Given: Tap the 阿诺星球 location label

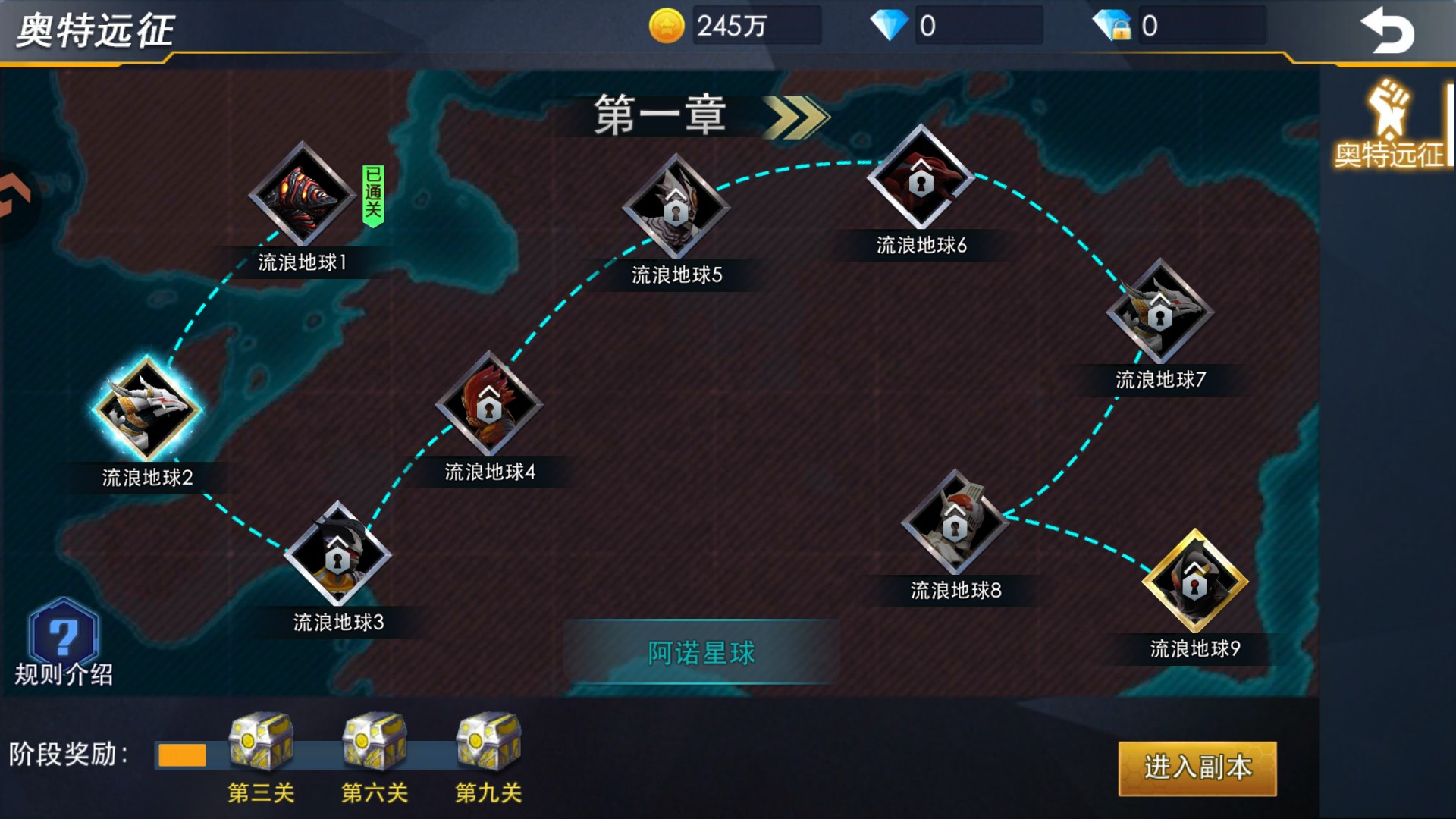Looking at the screenshot, I should click(701, 650).
